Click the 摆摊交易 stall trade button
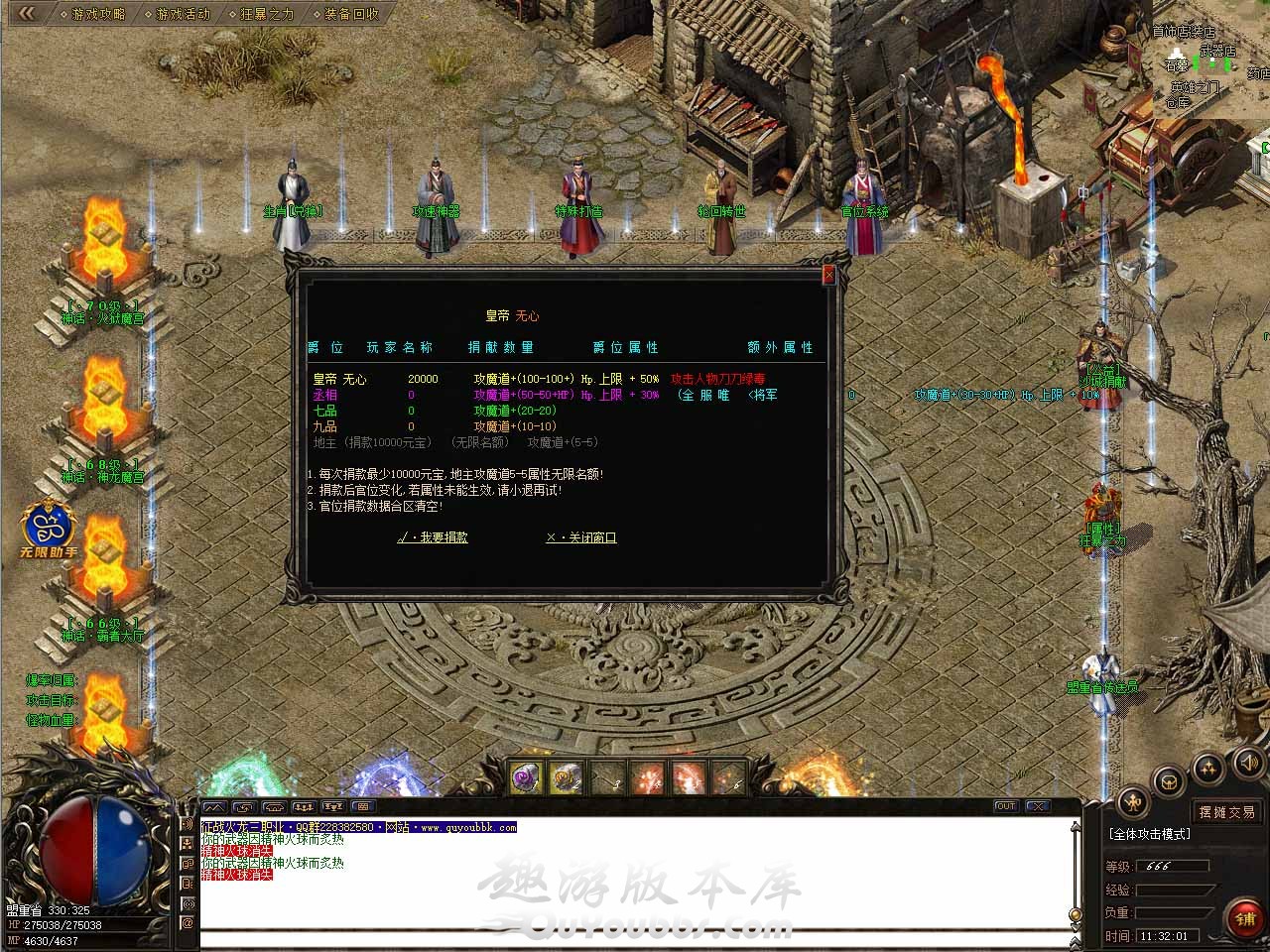The height and width of the screenshot is (952, 1270). 1226,811
